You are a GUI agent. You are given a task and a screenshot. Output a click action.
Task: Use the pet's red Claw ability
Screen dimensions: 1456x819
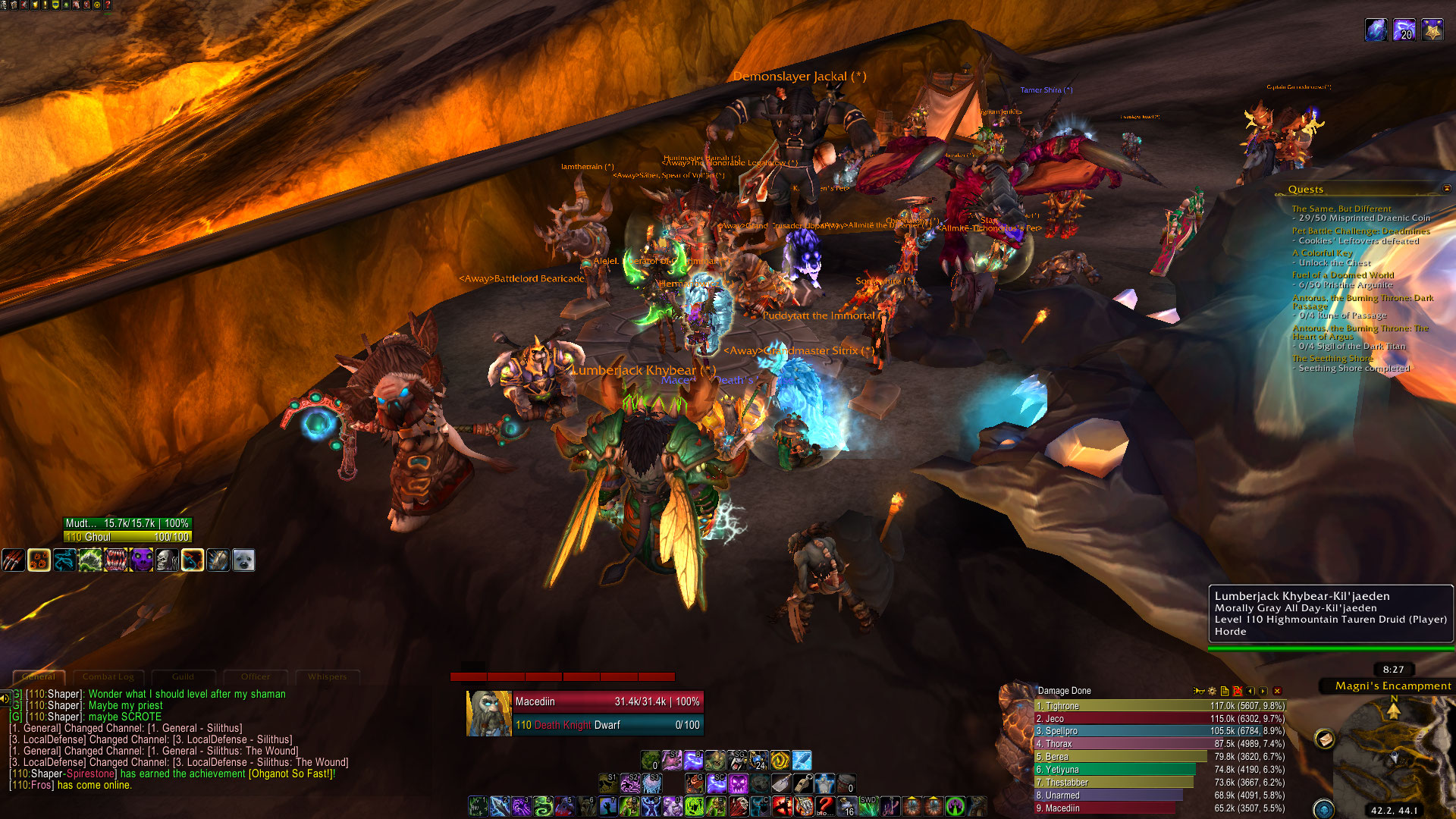pyautogui.click(x=13, y=560)
